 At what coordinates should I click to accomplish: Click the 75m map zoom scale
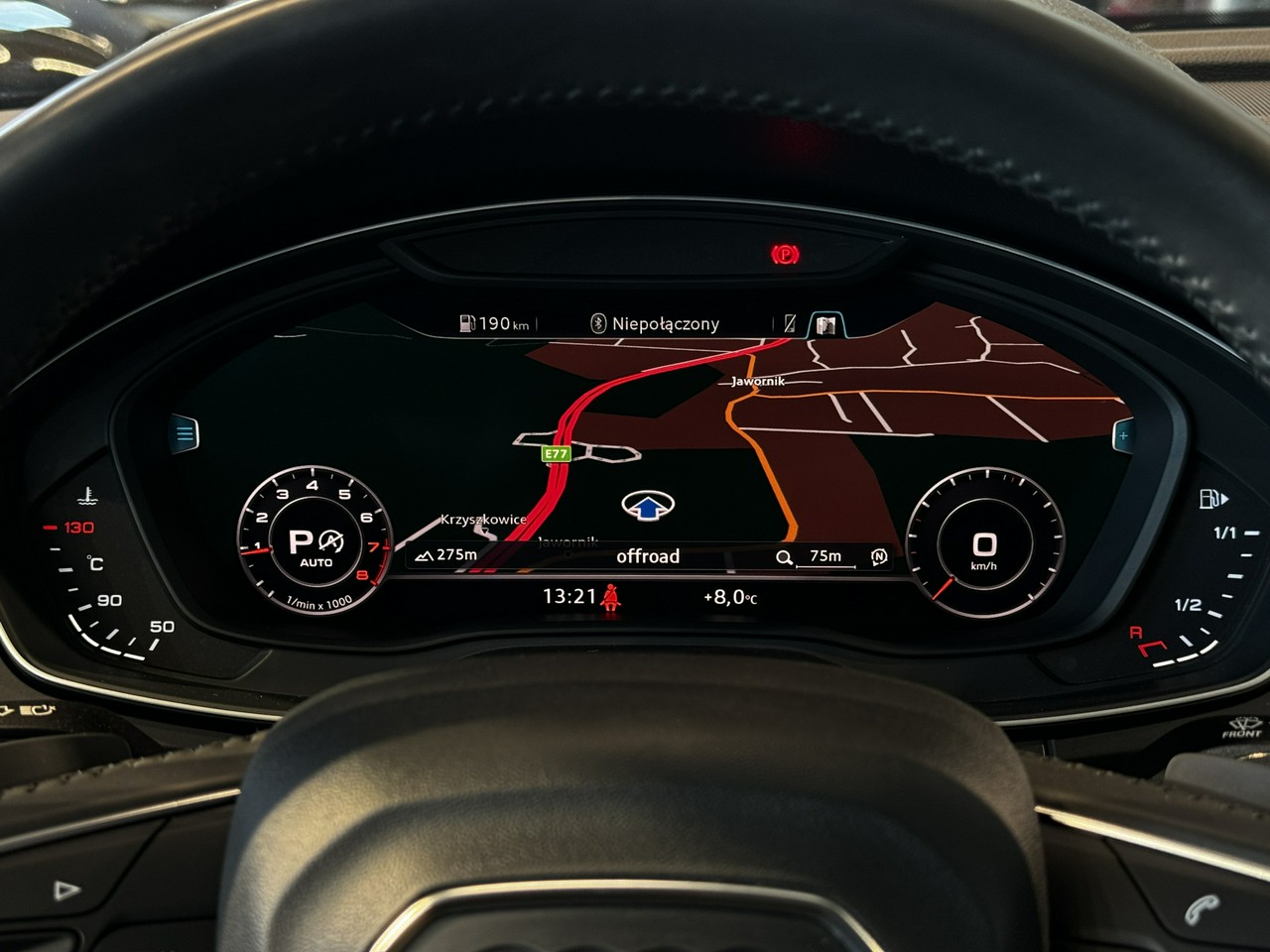pos(814,556)
